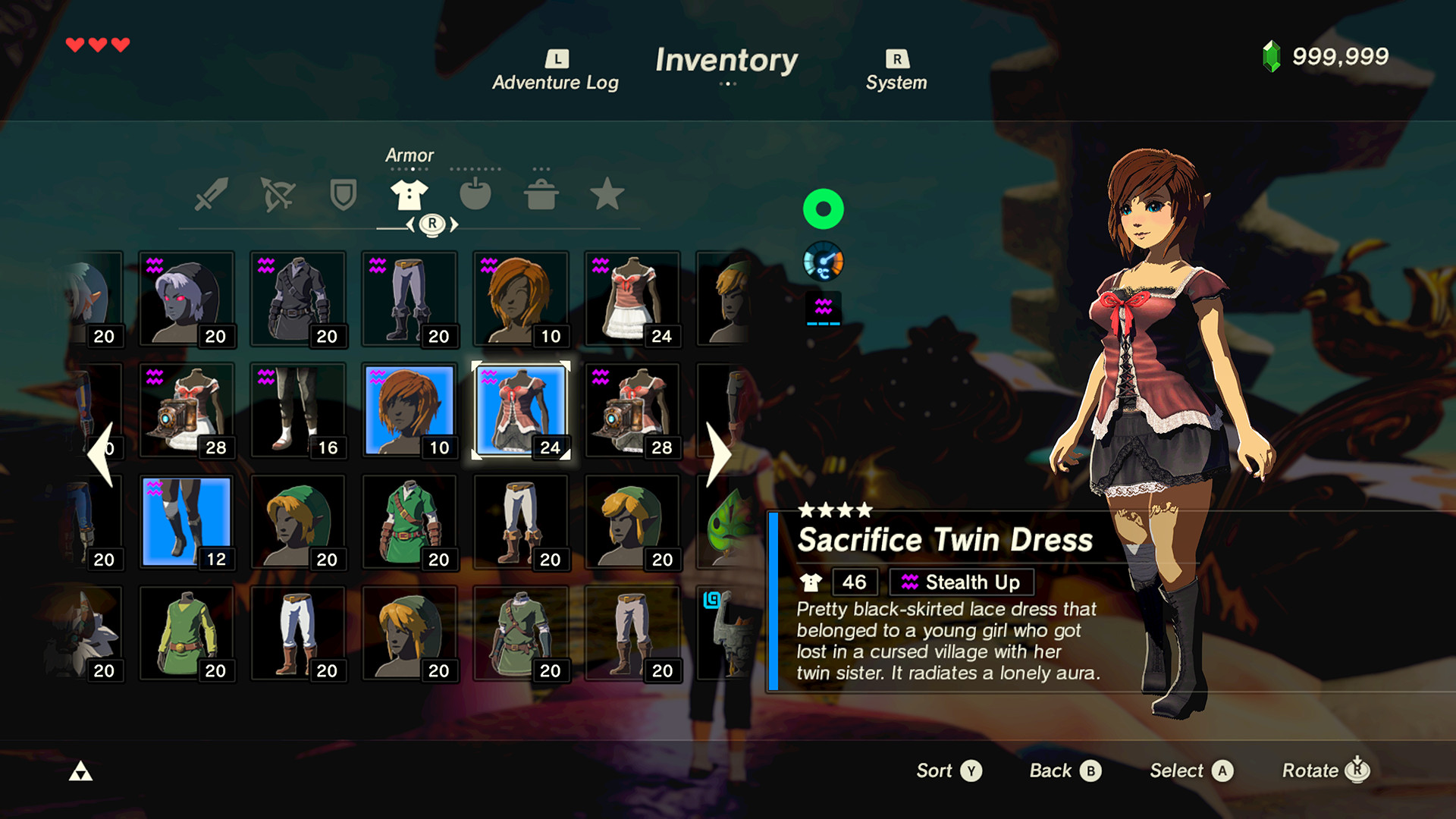
Task: Select the cooking pot food category
Action: pyautogui.click(x=541, y=195)
